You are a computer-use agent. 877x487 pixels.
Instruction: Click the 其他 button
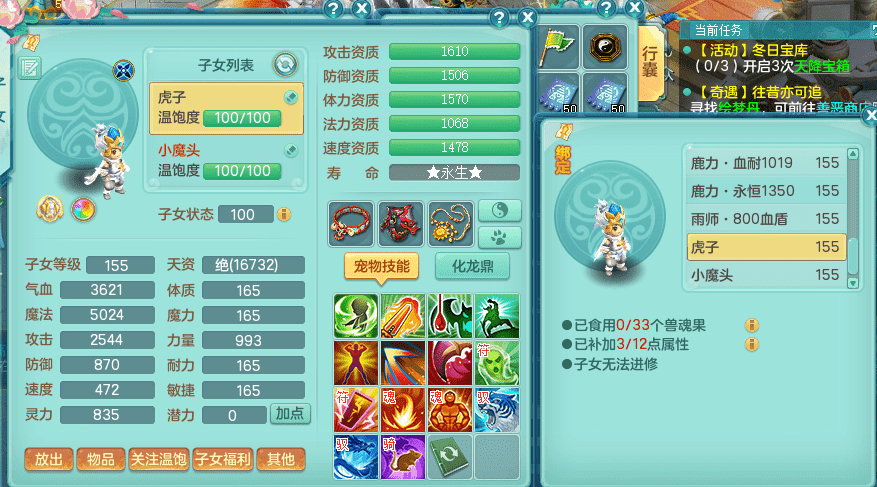281,459
